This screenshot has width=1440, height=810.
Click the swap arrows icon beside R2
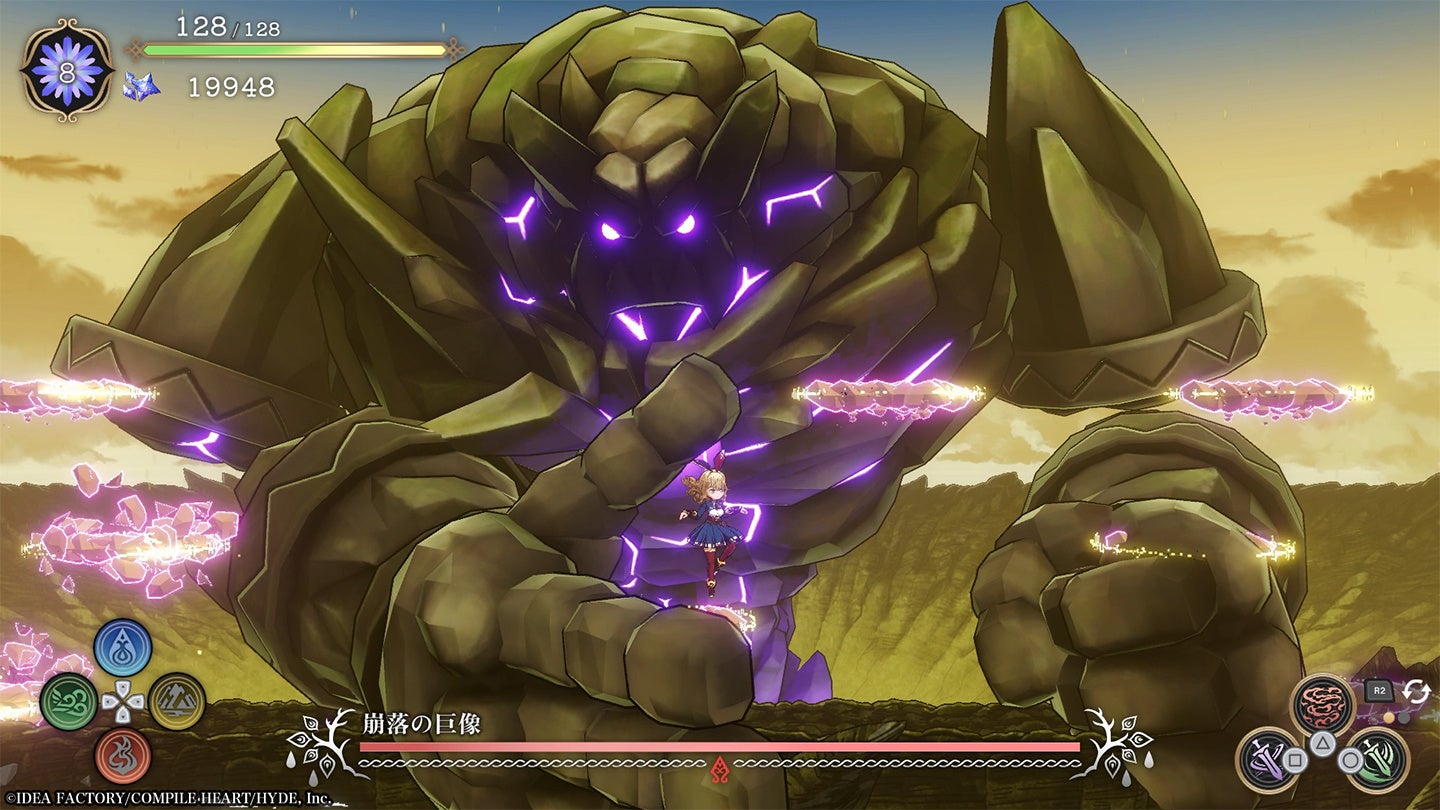(1416, 691)
